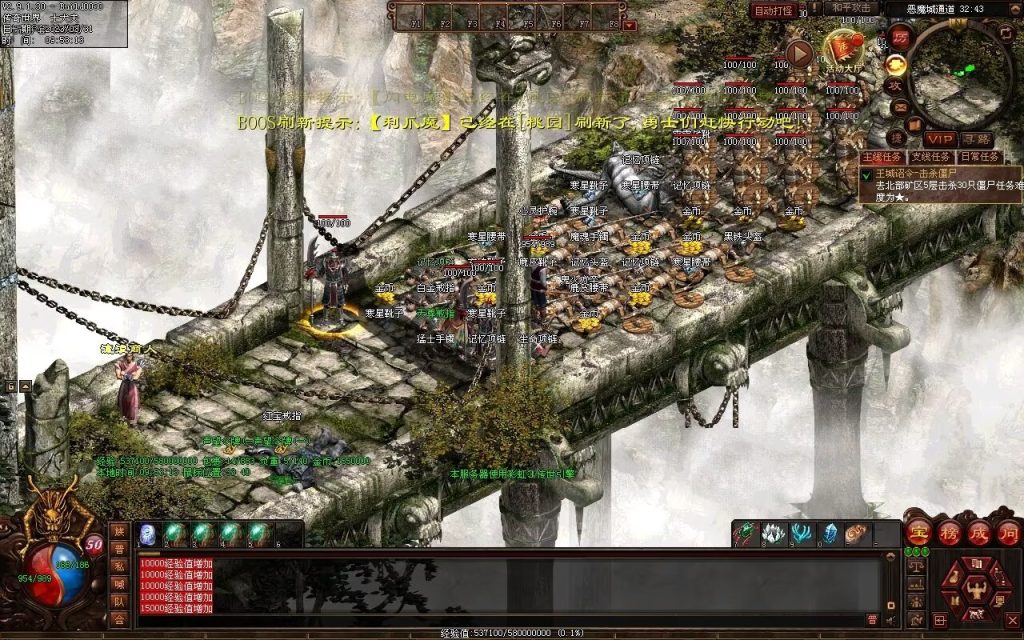
Task: Open the 成 achievement round button
Action: click(x=978, y=531)
